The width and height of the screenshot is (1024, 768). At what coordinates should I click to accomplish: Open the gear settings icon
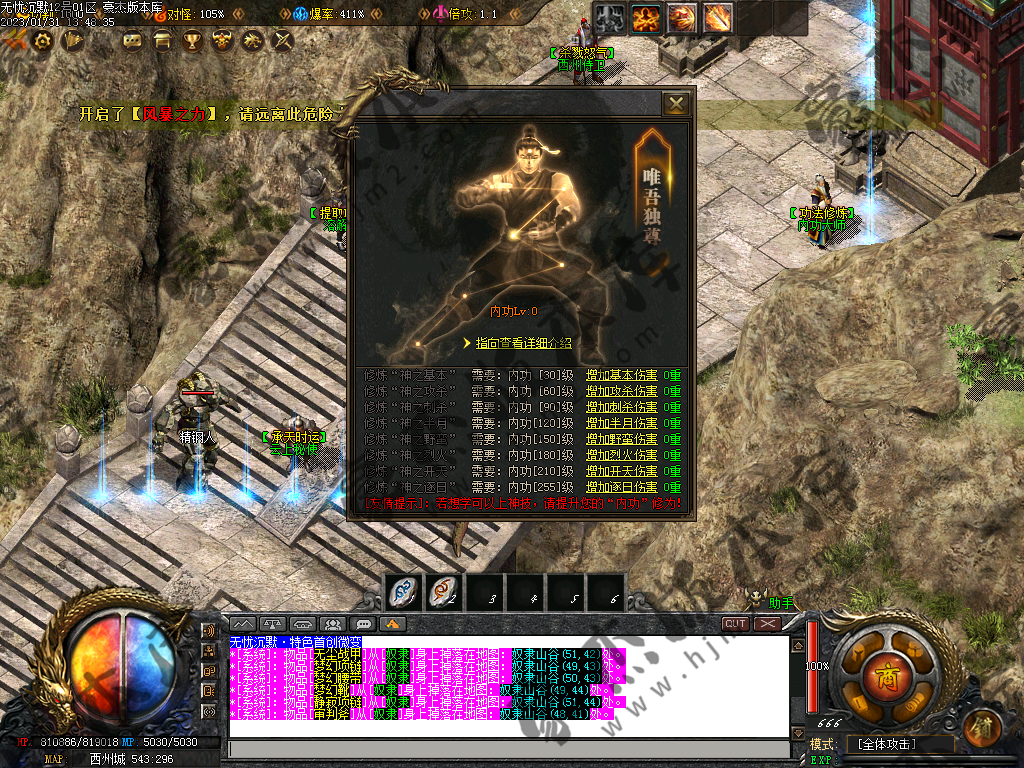point(42,41)
